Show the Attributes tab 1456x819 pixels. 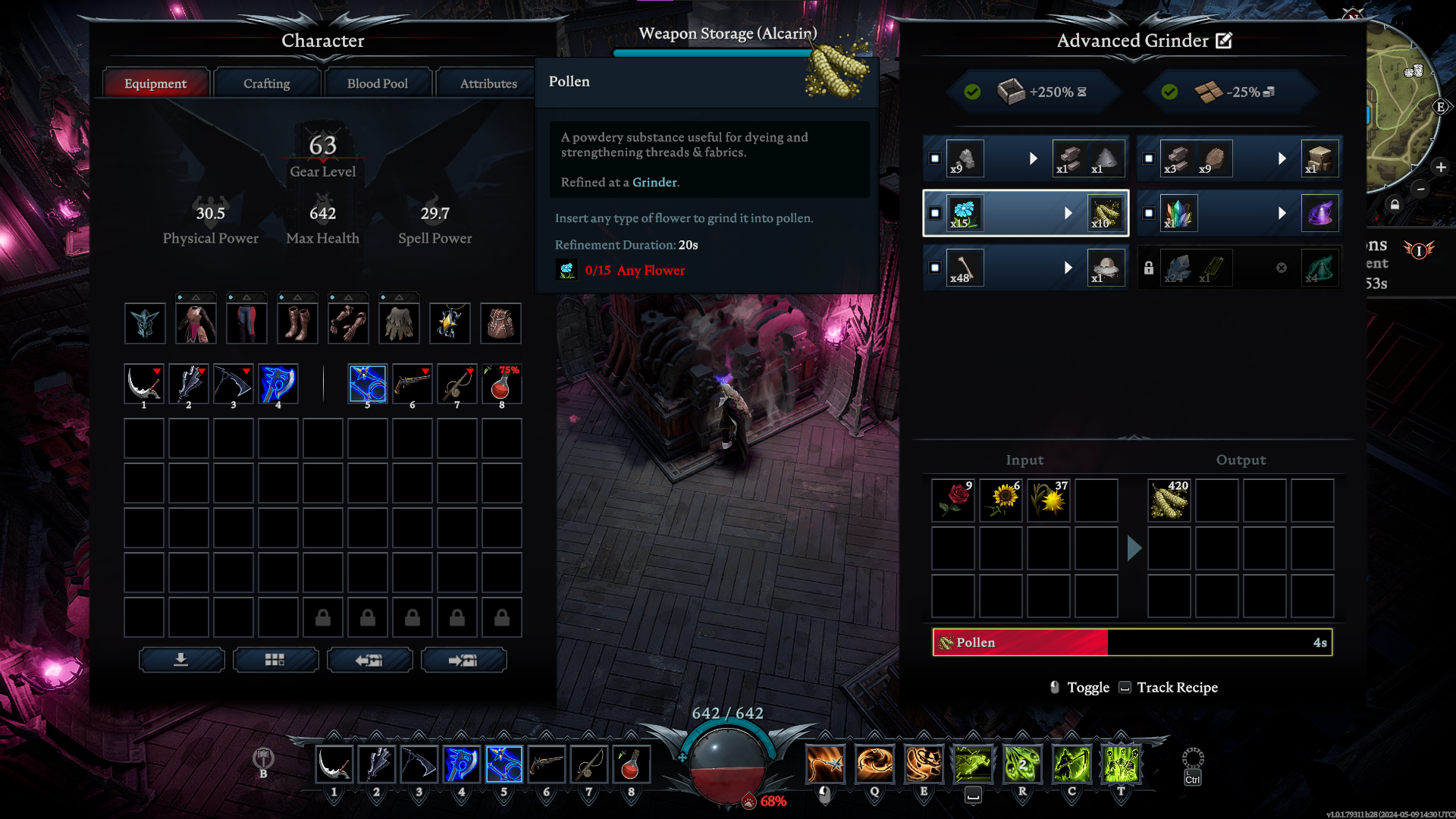click(488, 83)
